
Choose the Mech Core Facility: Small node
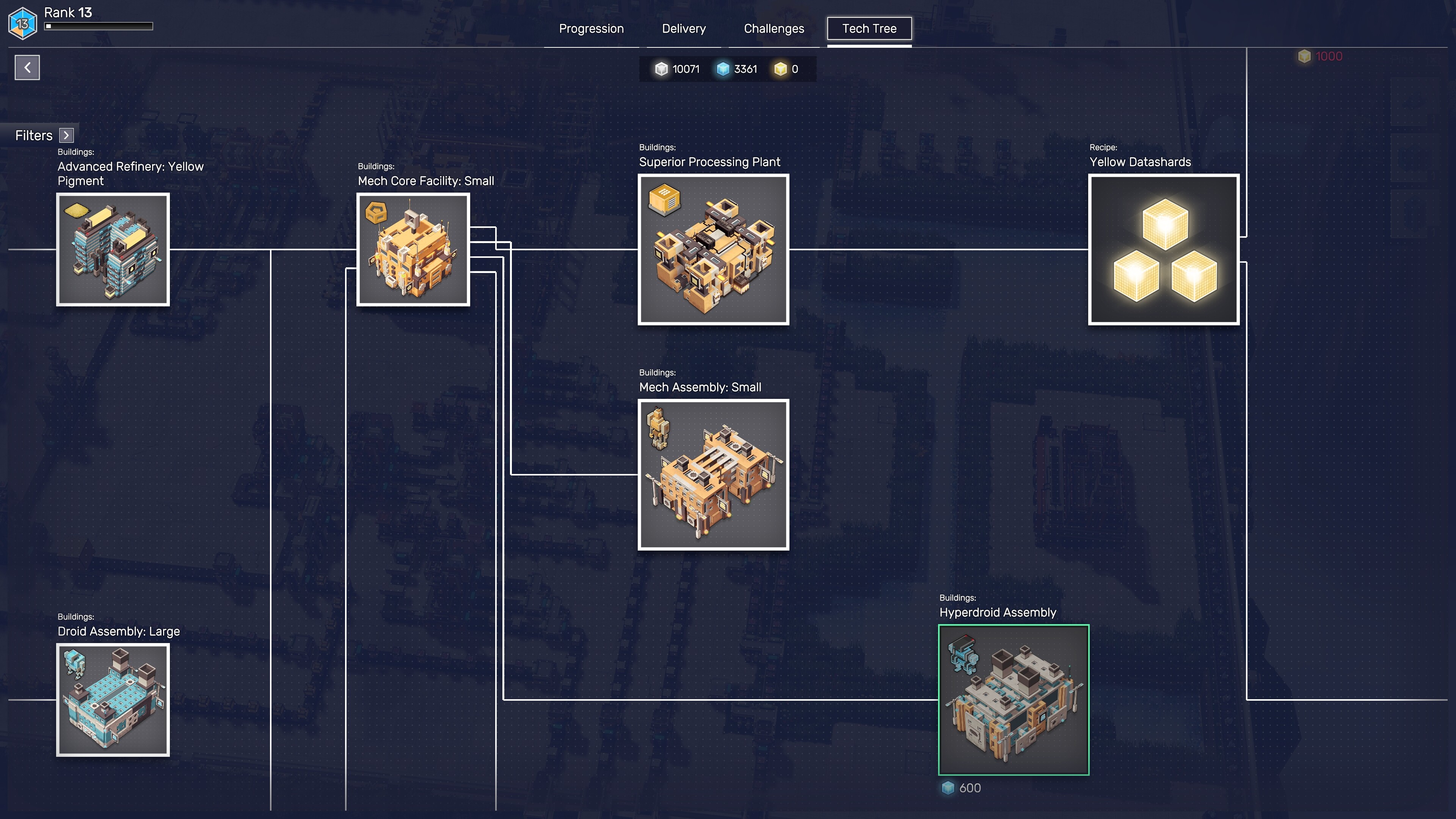(x=413, y=249)
